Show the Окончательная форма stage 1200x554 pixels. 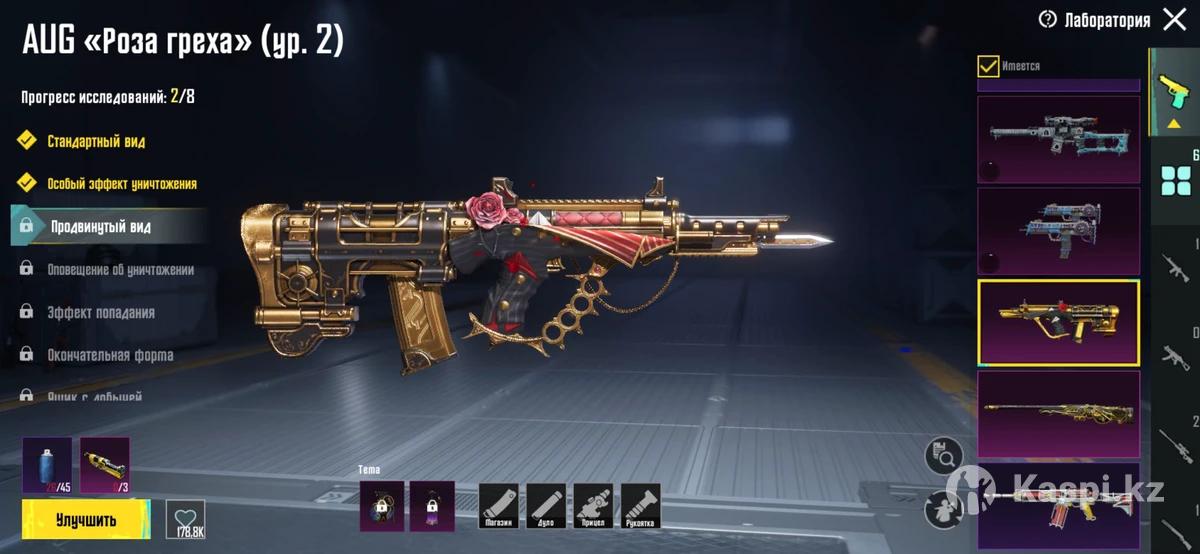[110, 355]
